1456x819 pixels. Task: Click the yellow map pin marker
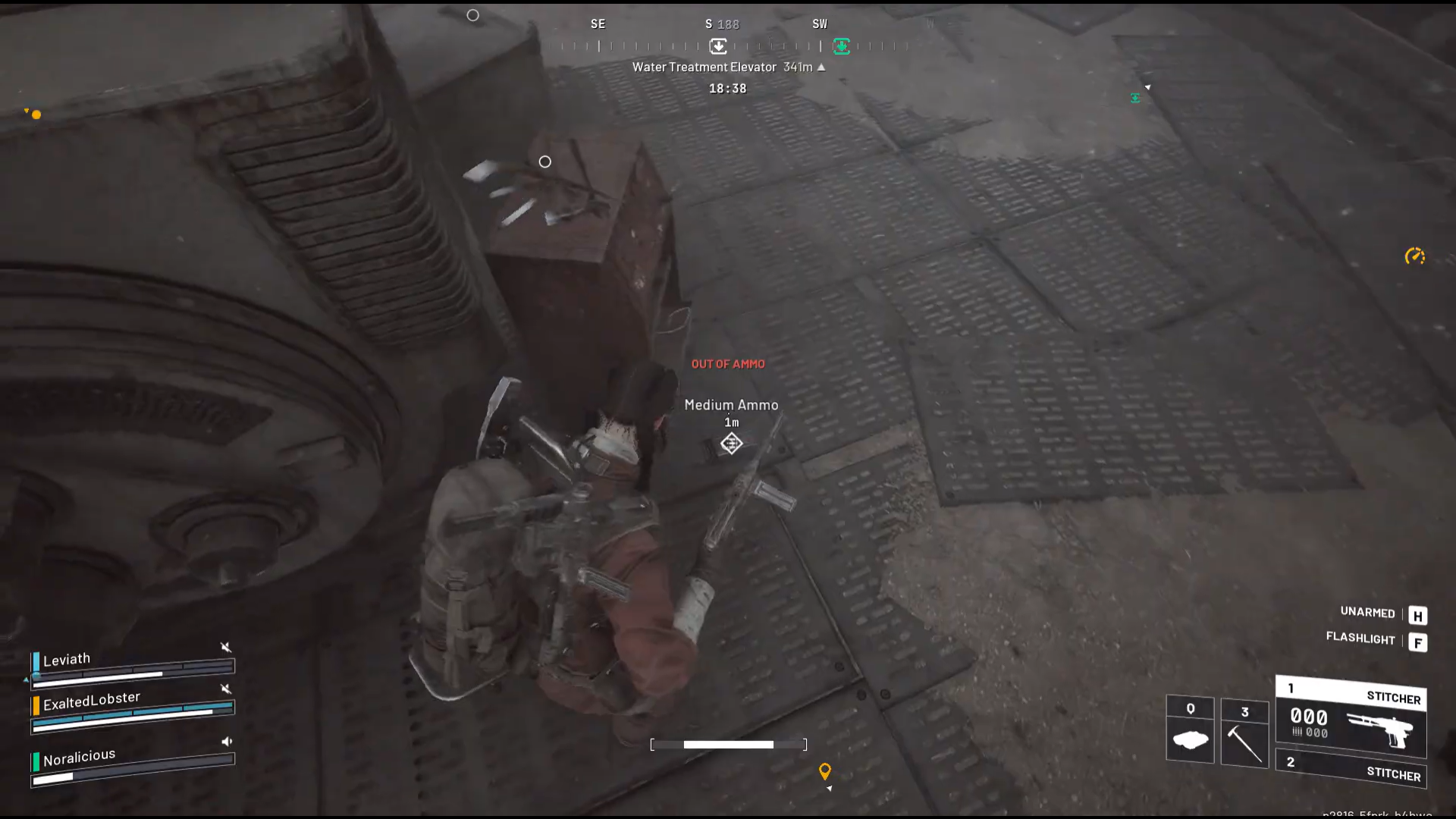[x=826, y=771]
